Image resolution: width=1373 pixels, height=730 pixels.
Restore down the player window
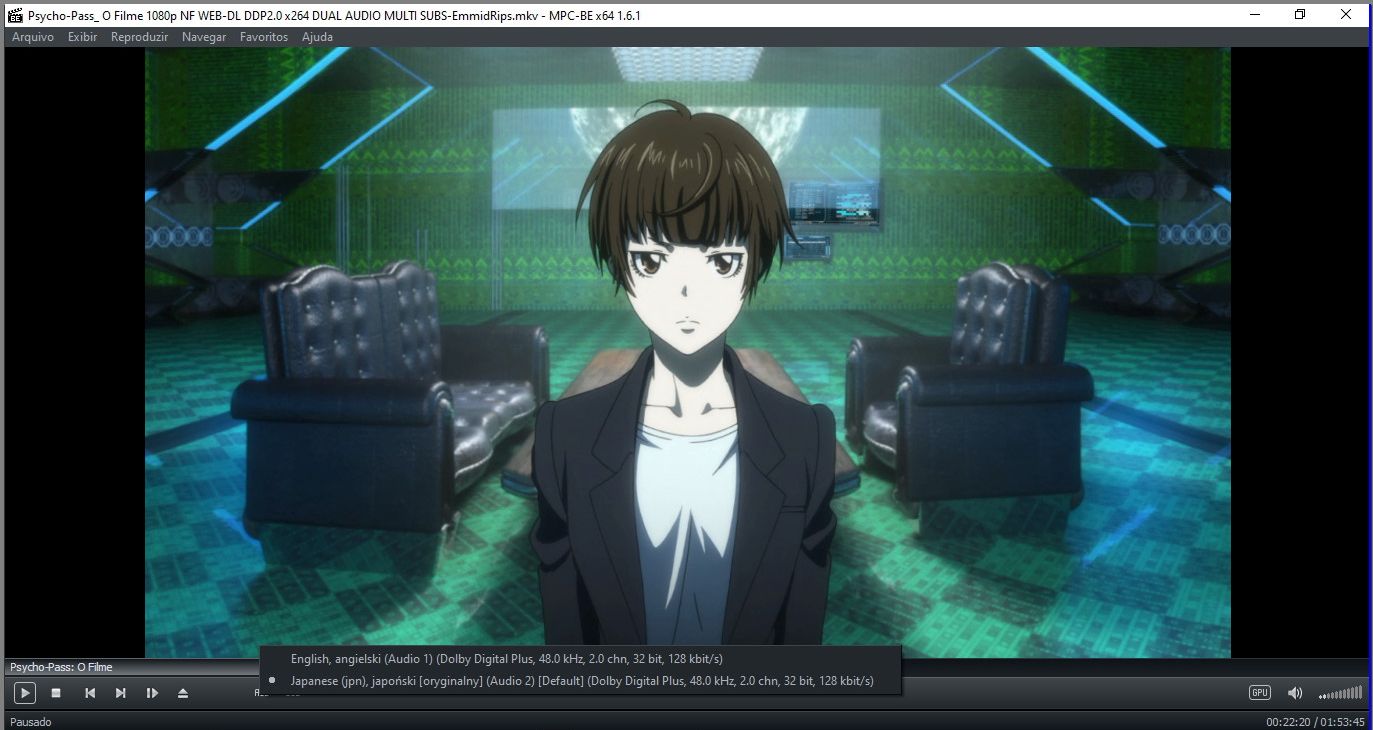click(1300, 15)
